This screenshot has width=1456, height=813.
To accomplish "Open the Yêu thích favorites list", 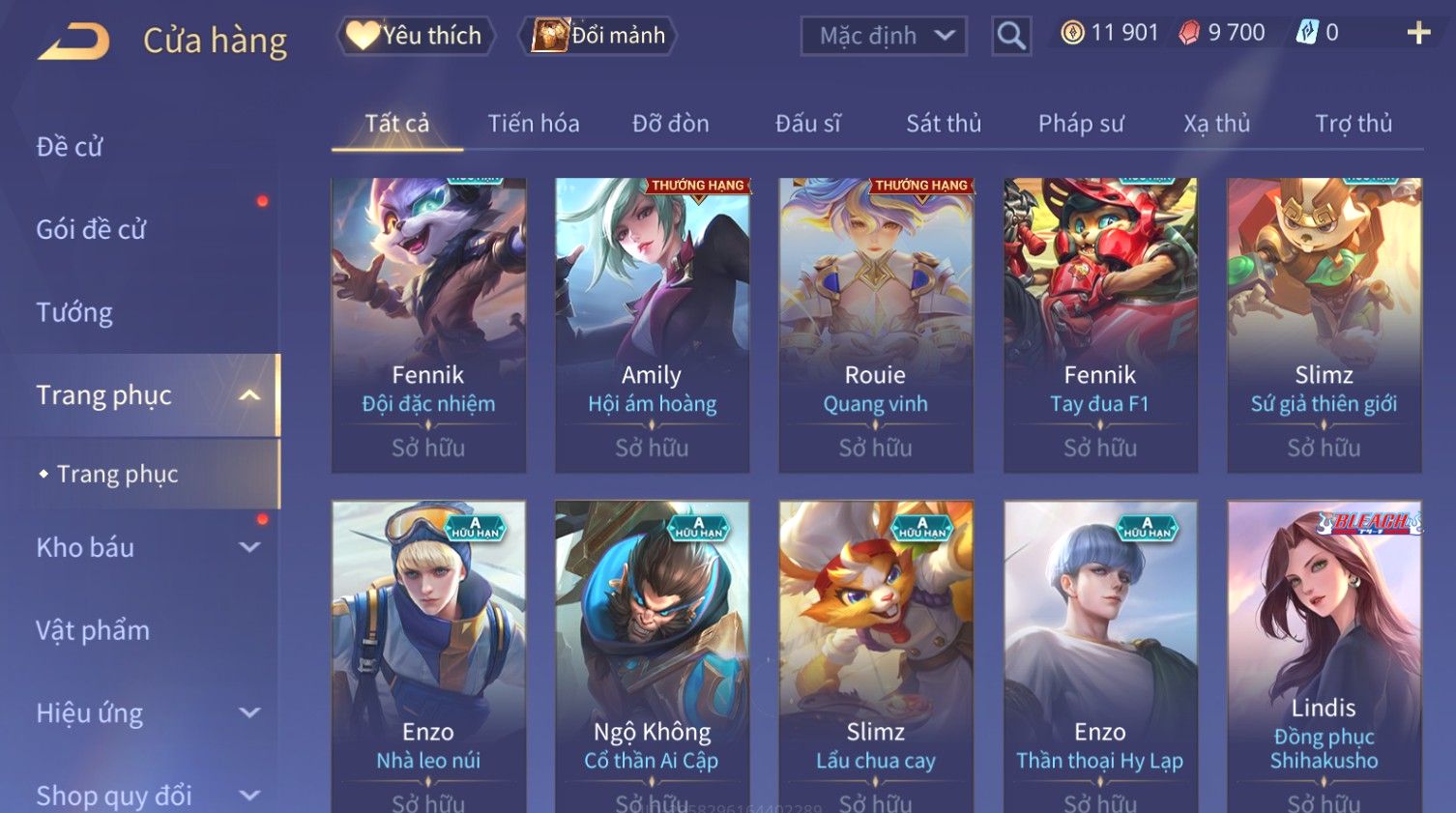I will point(416,36).
